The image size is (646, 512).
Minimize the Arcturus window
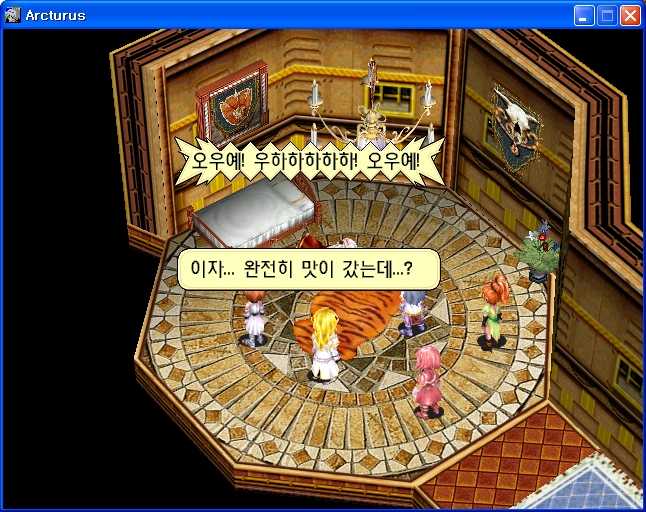(x=584, y=15)
